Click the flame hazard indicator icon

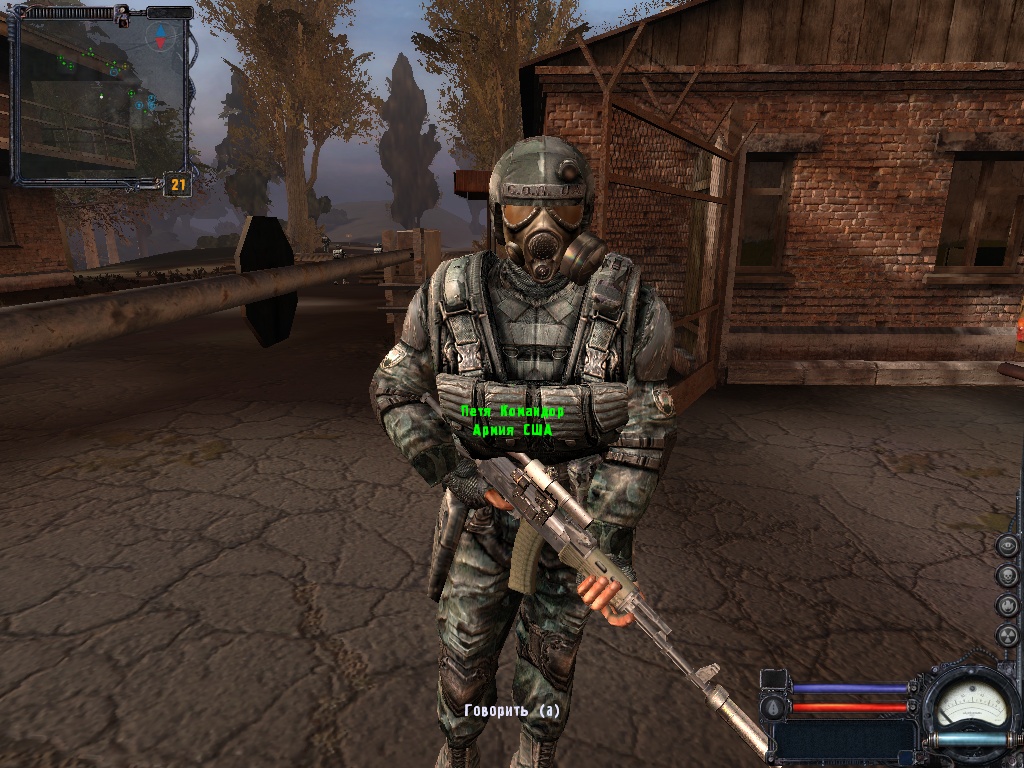click(1008, 606)
